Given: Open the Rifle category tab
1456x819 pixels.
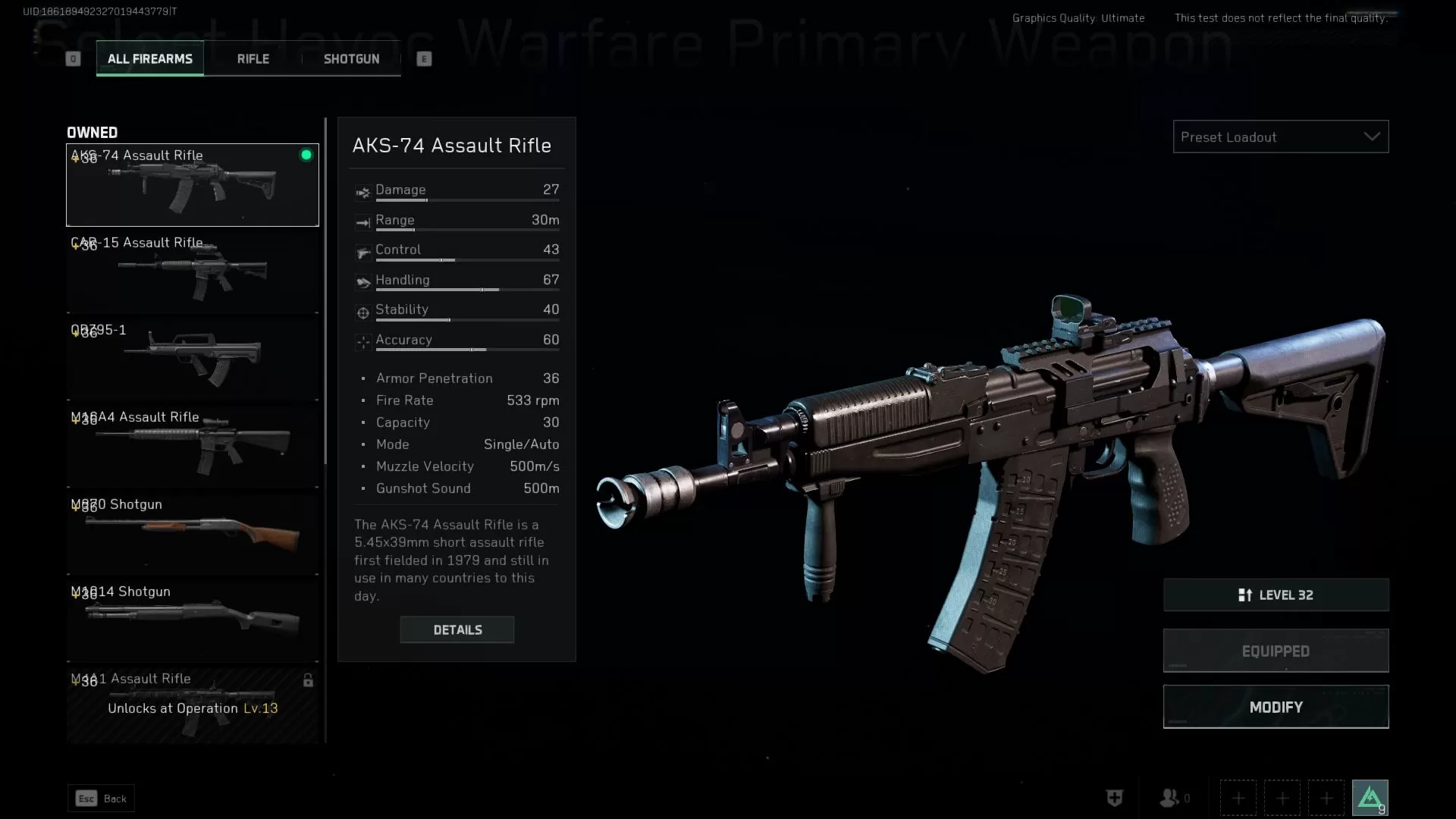Looking at the screenshot, I should (x=253, y=59).
